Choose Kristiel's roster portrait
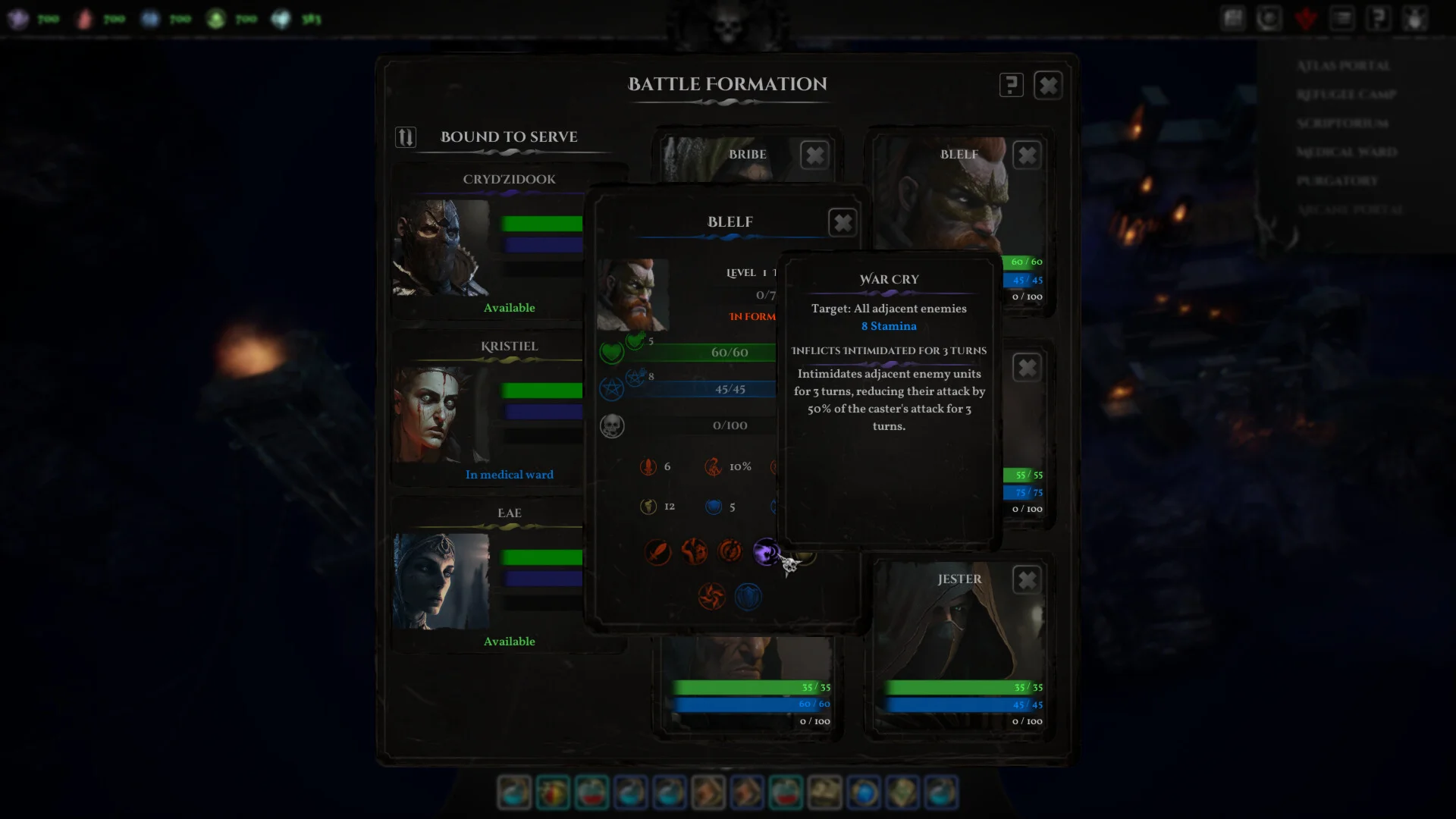The height and width of the screenshot is (819, 1456). click(x=441, y=414)
